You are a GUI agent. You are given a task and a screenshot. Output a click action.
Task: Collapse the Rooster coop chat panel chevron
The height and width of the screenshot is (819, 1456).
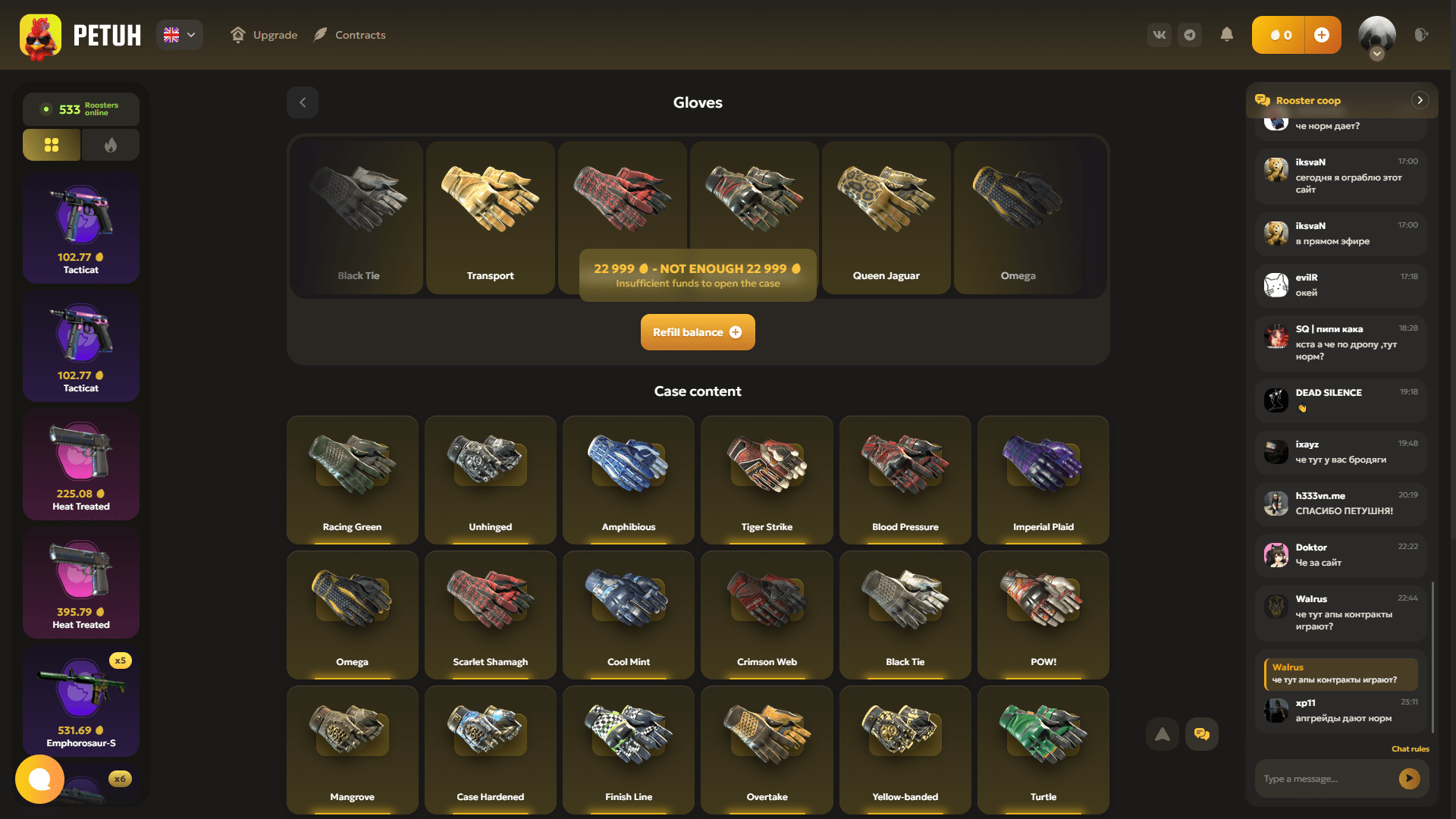pos(1420,99)
